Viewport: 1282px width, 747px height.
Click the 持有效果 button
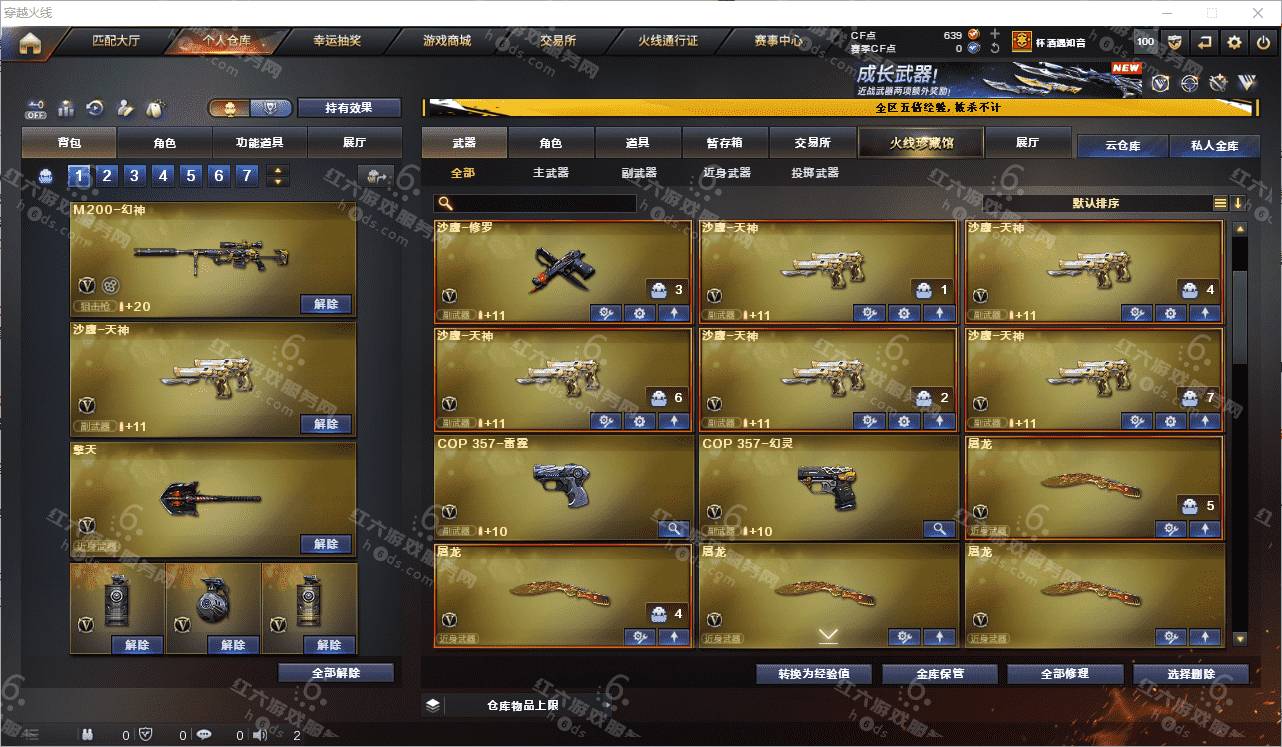[348, 108]
